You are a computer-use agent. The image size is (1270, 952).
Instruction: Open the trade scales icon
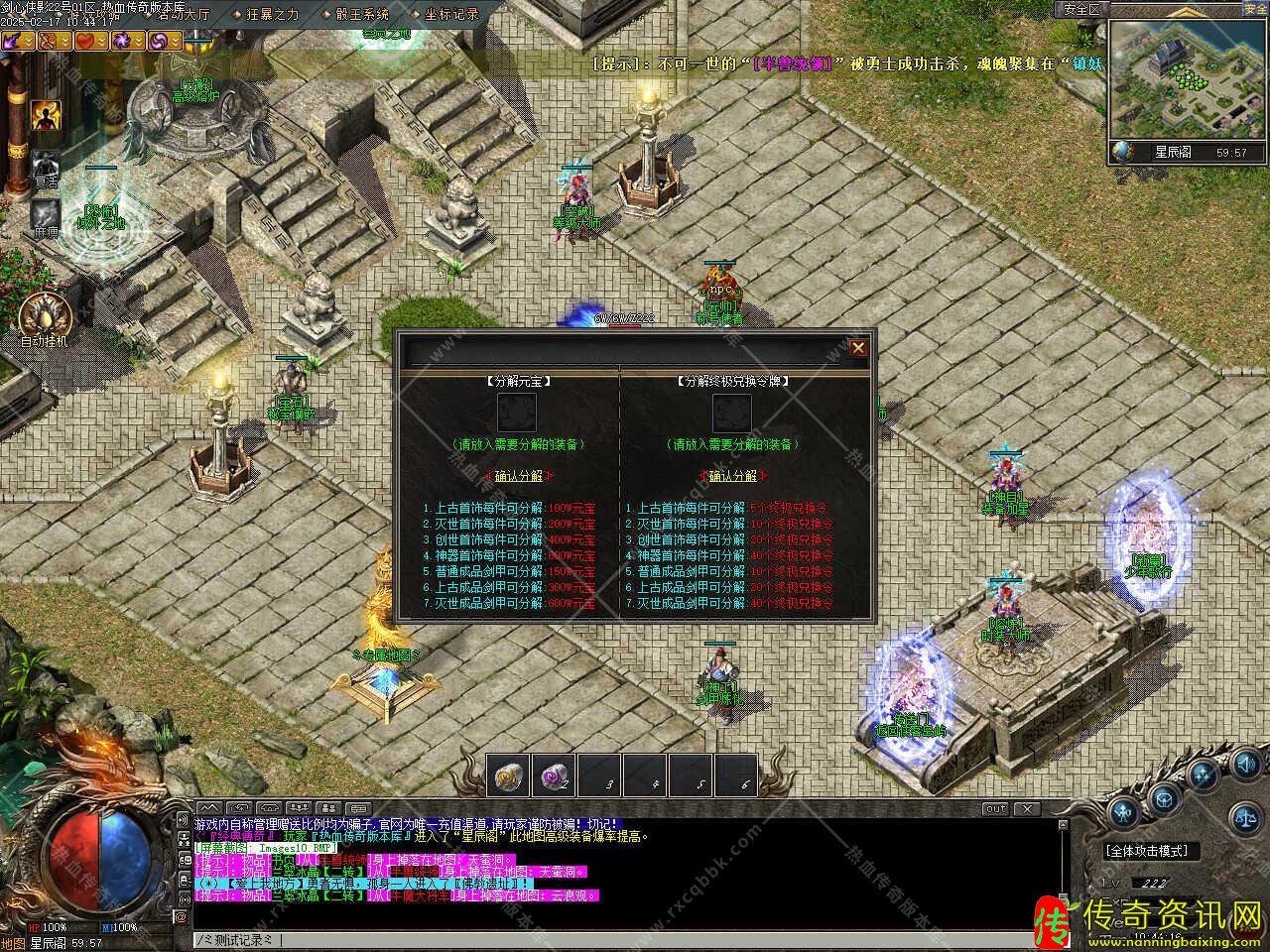tap(1244, 817)
